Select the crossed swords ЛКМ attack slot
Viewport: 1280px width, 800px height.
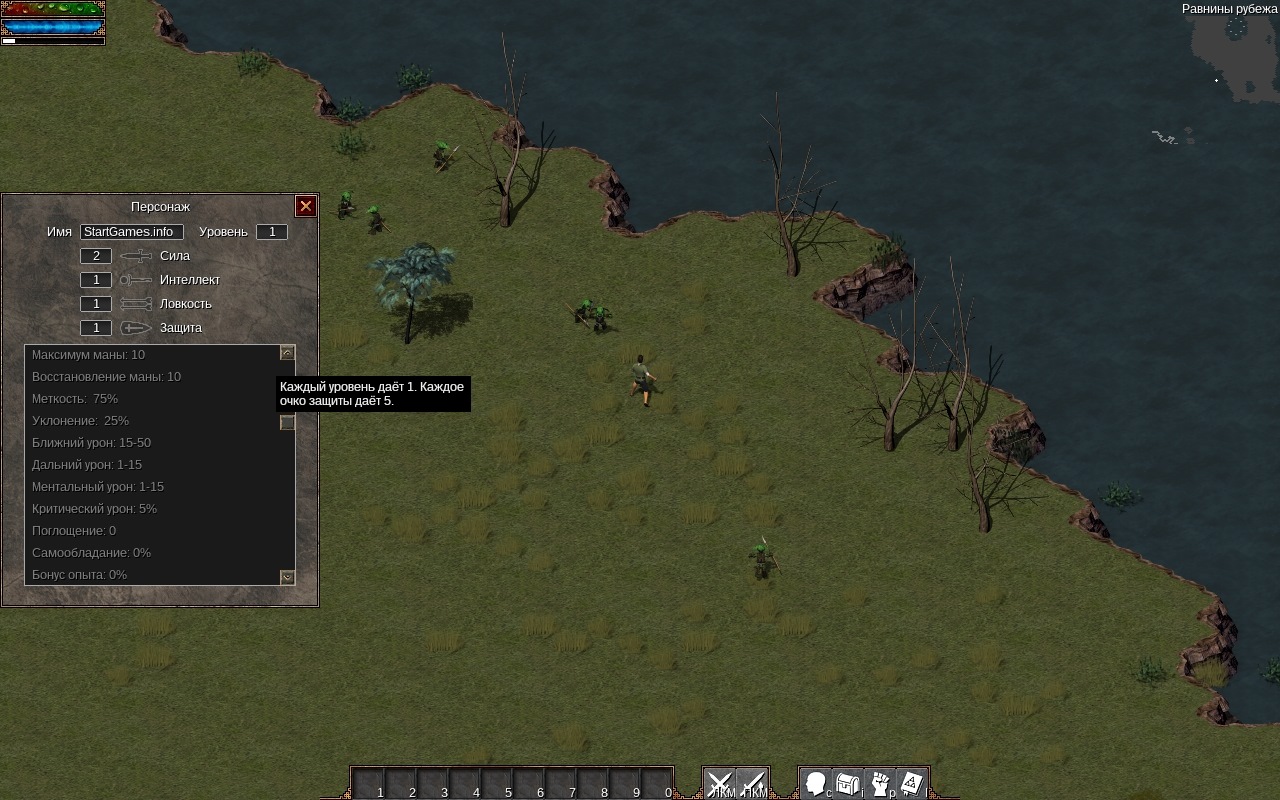click(x=720, y=783)
